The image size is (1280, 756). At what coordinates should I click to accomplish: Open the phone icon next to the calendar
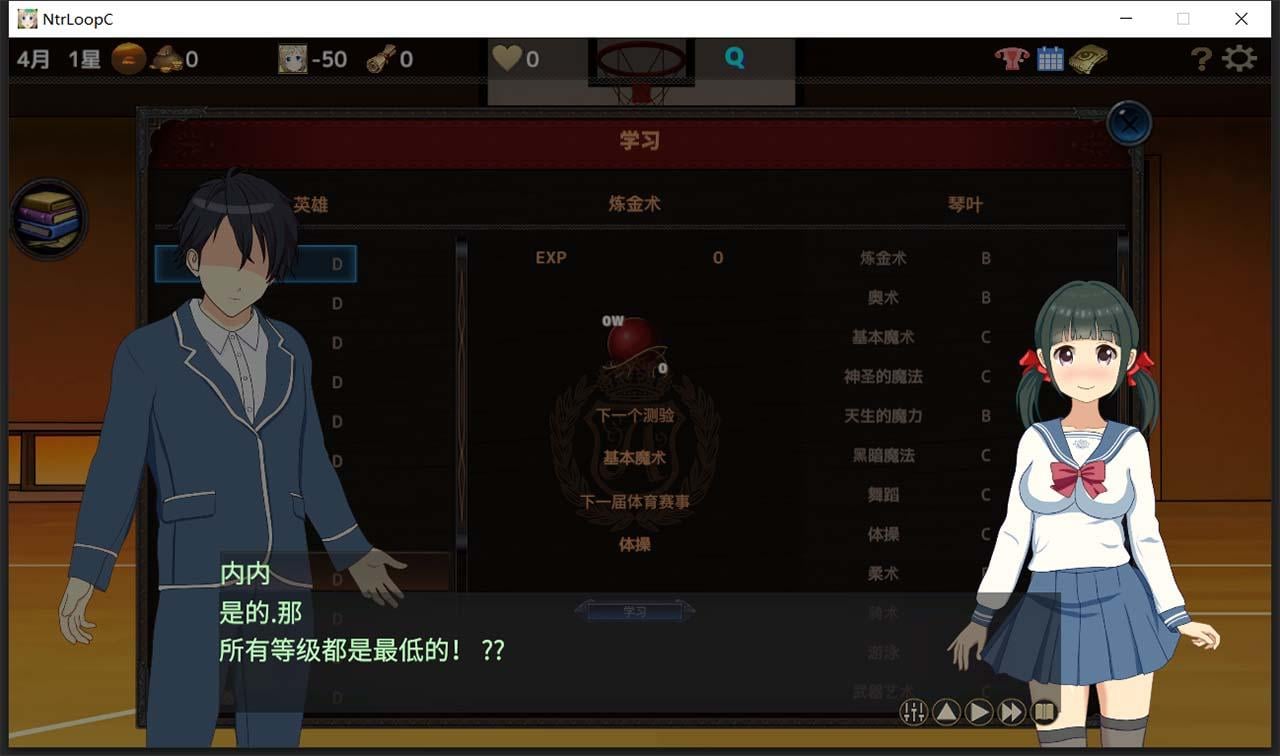coord(1089,58)
